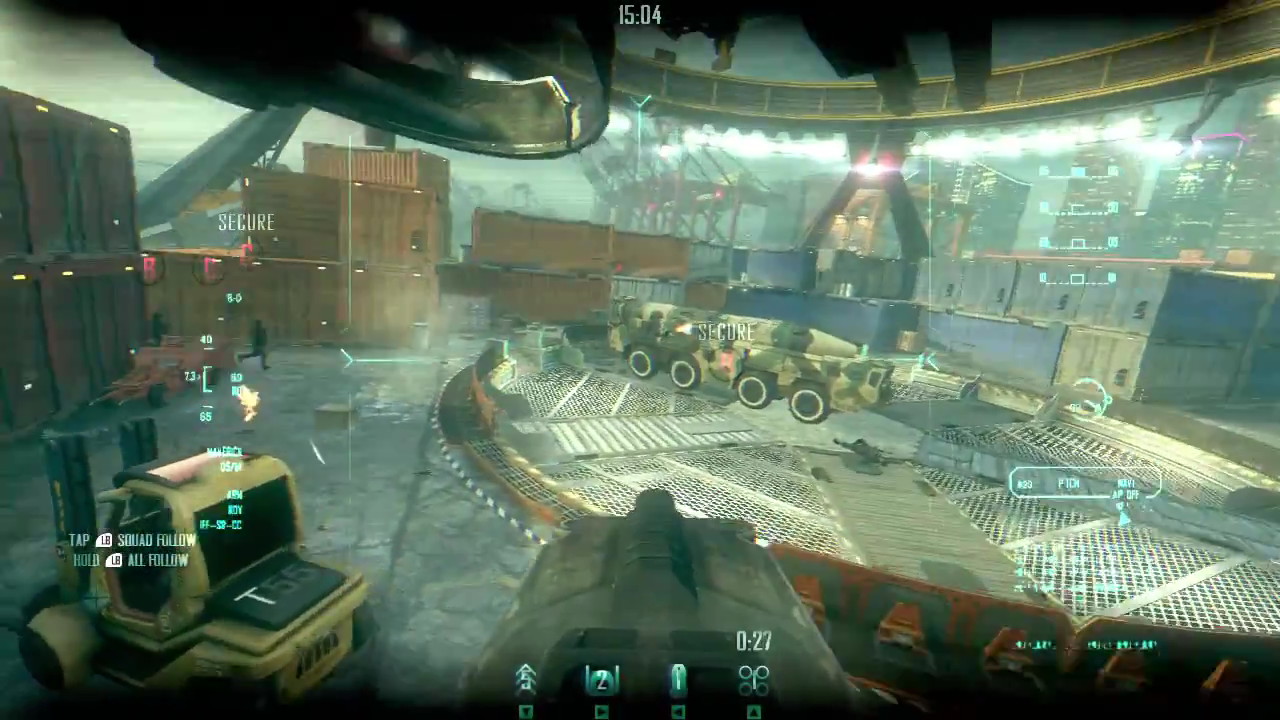
Task: Click the SECURE objective marker over the missile truck
Action: (x=727, y=332)
